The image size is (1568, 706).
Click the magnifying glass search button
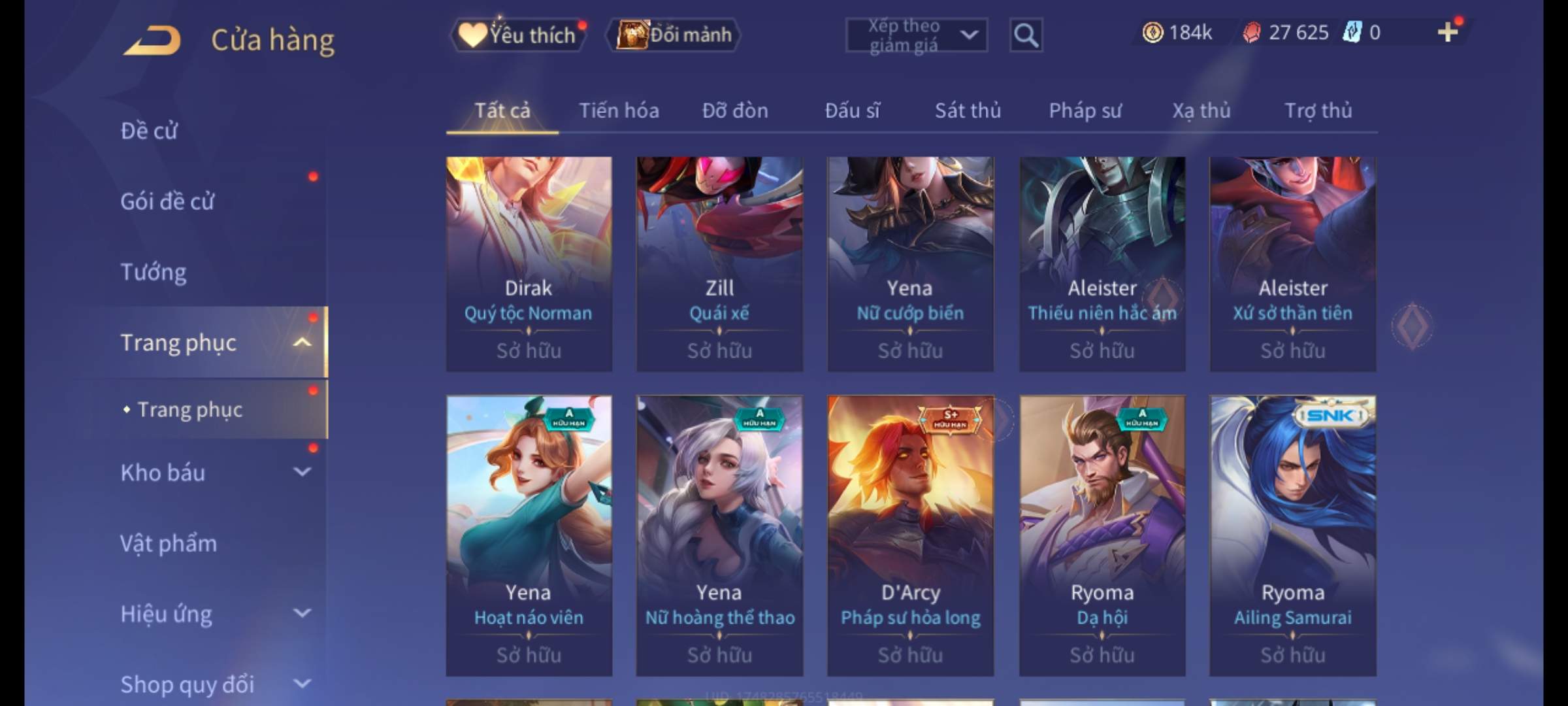click(x=1026, y=35)
